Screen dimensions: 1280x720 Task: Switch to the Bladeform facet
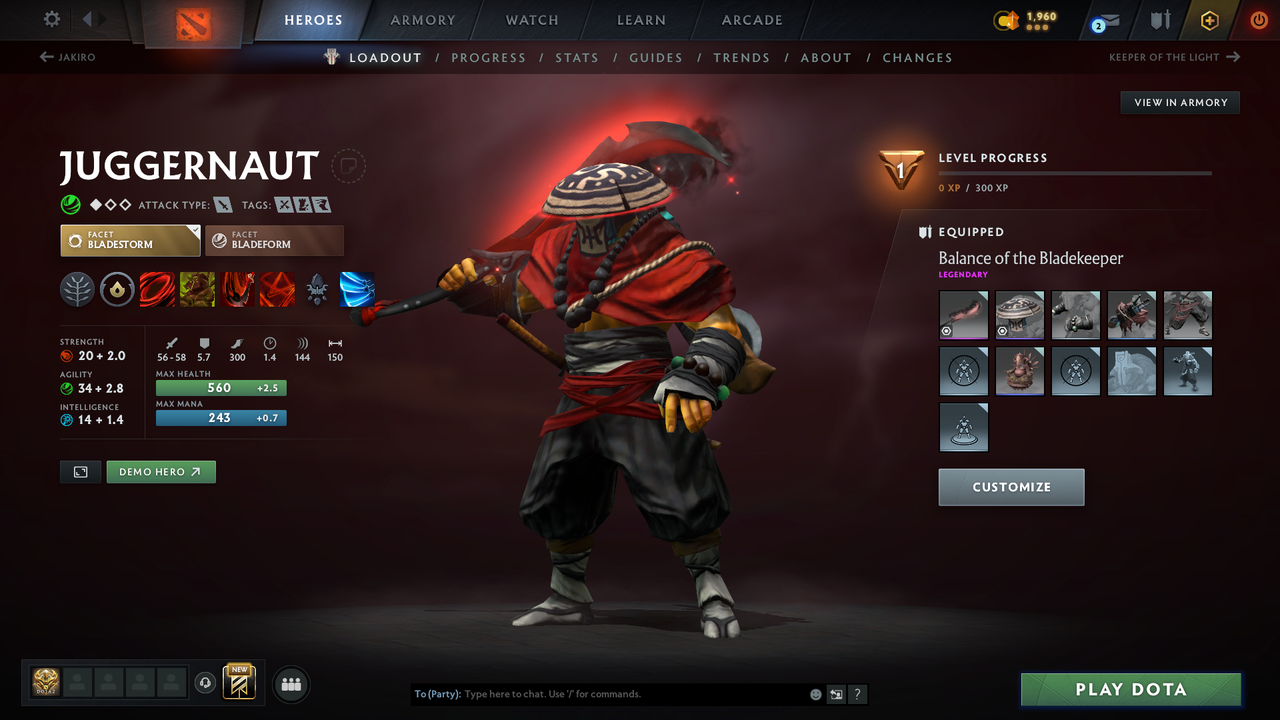[x=274, y=240]
